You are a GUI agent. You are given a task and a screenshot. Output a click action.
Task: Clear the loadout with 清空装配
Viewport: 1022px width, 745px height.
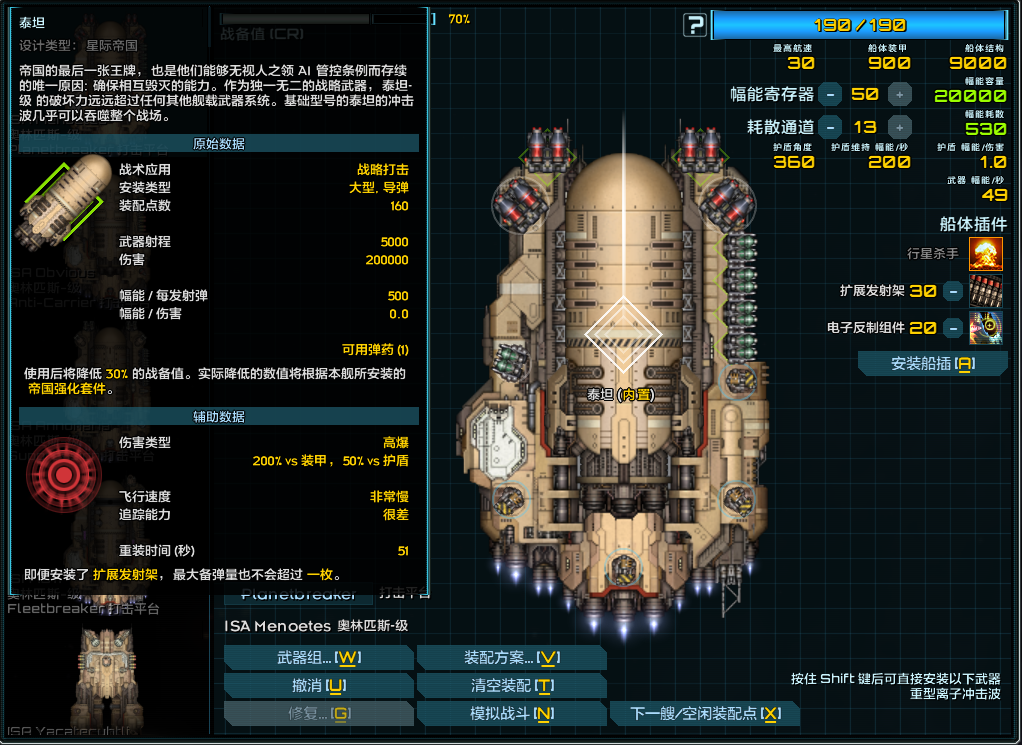click(511, 685)
